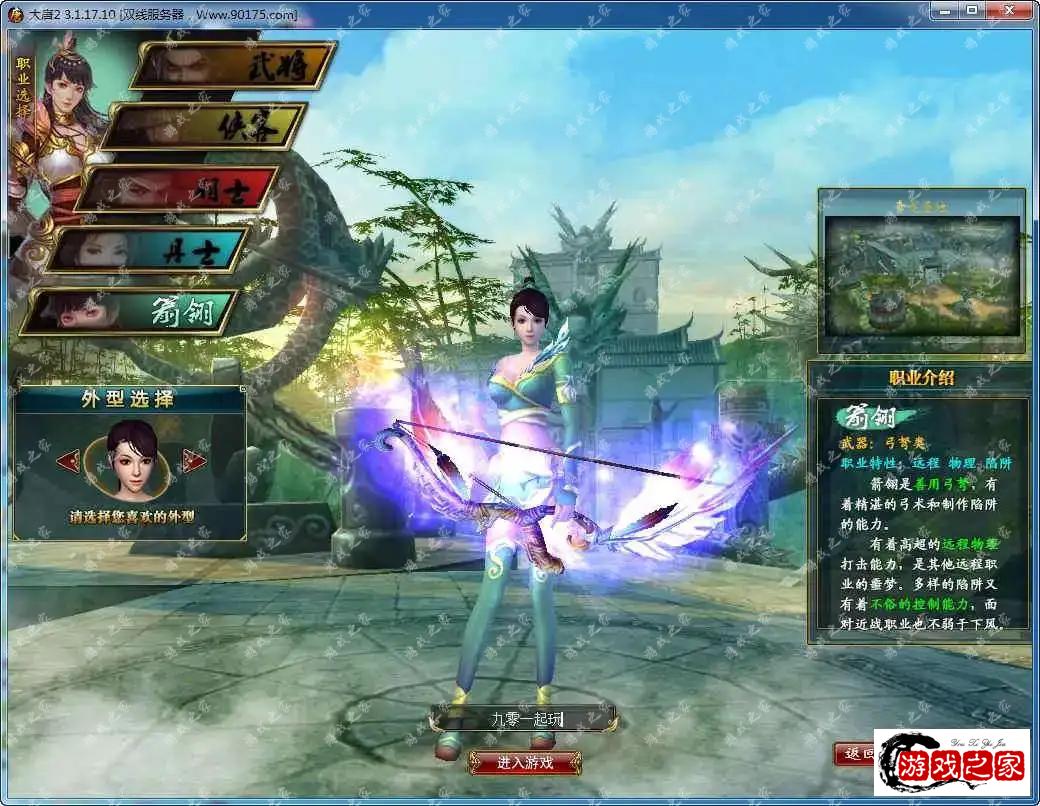
Task: Select the 箭翎 archer class
Action: 130,312
